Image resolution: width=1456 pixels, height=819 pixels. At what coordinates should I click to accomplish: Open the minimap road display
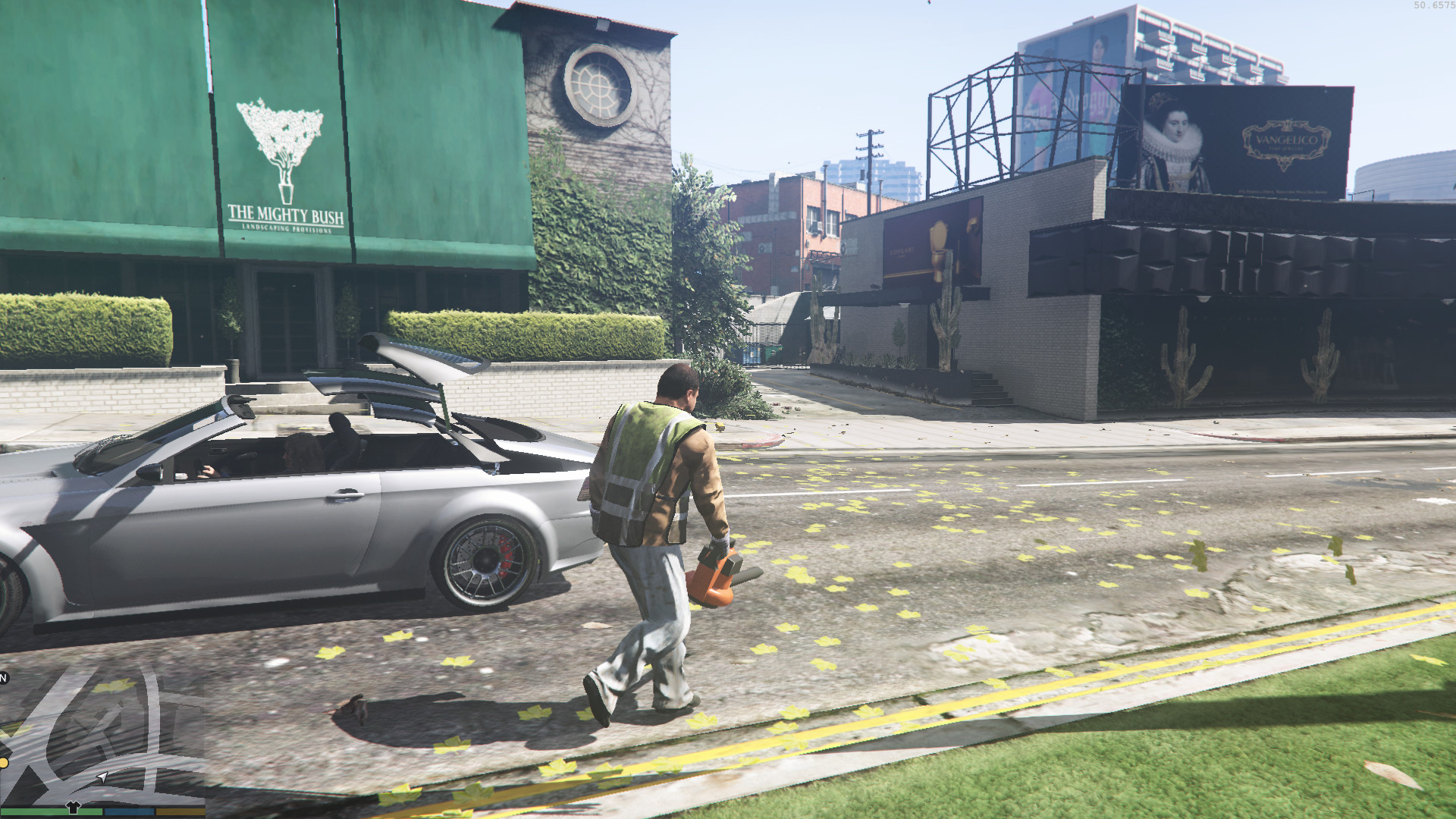[102, 732]
